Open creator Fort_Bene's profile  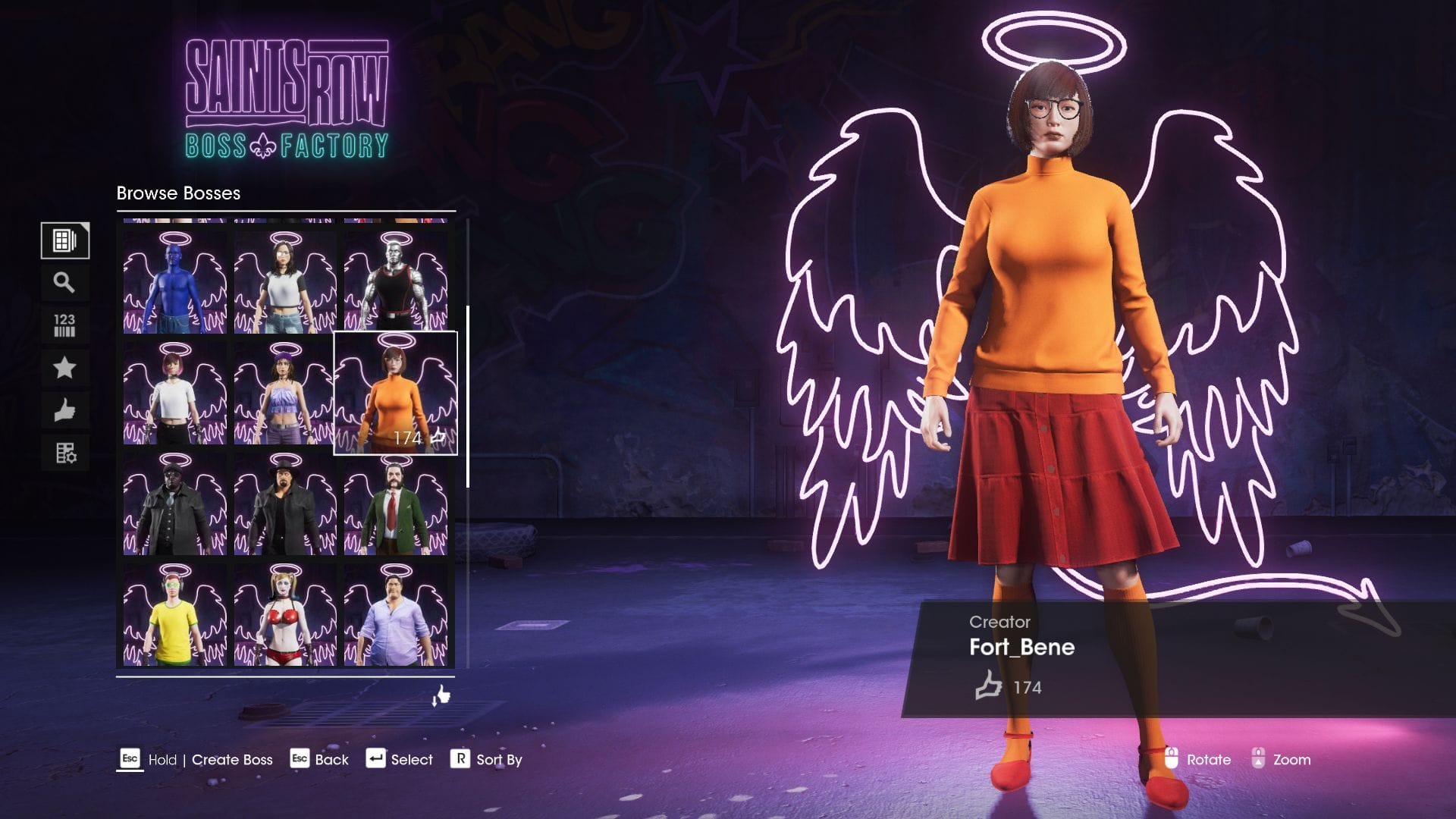1021,647
